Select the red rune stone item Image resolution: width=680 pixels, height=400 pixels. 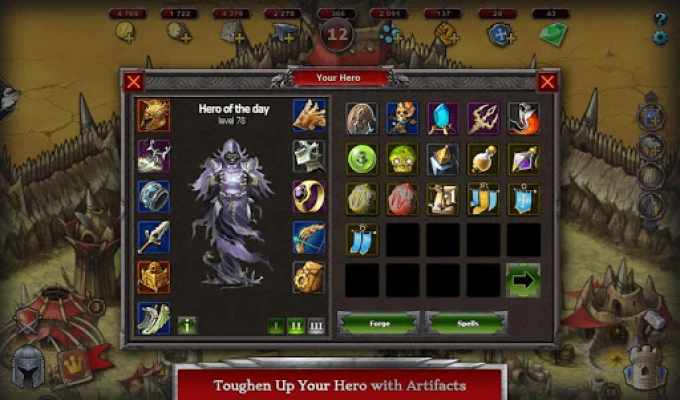[x=403, y=199]
